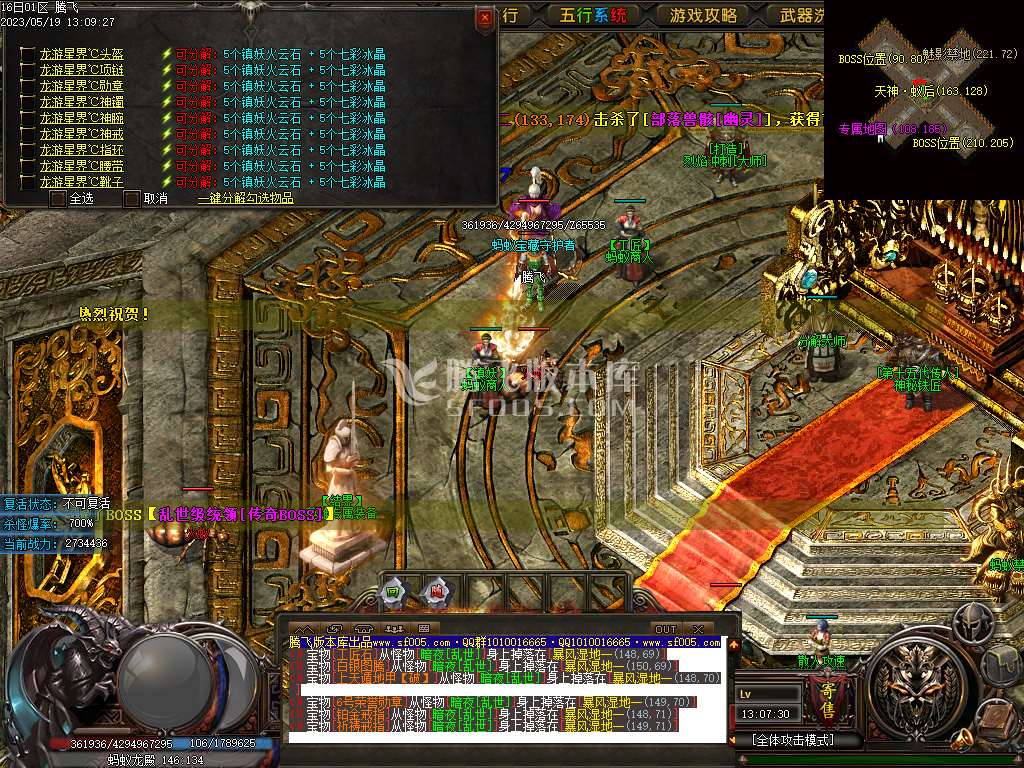
Task: Check the 取消 deselect box
Action: tap(131, 198)
